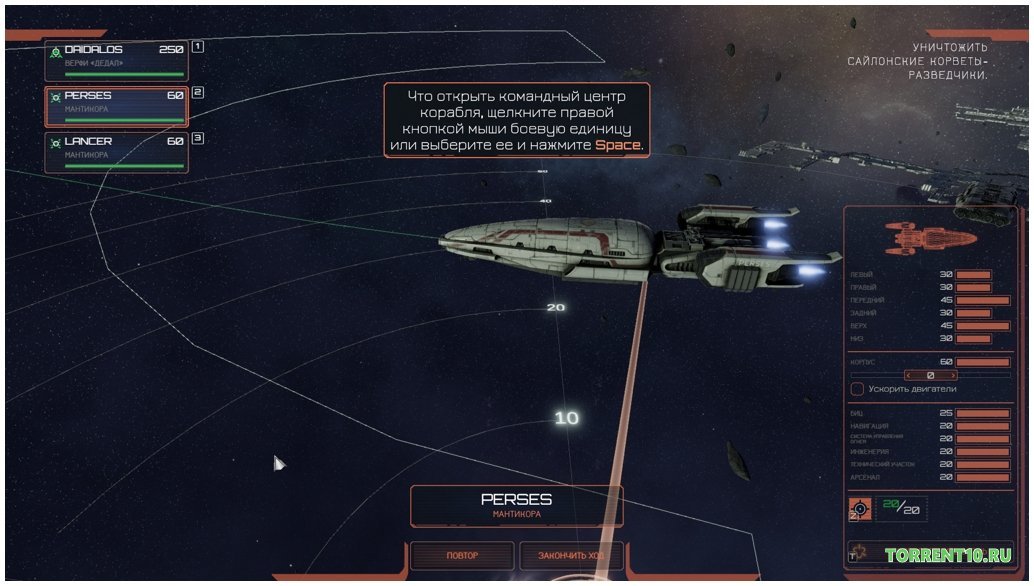Activate the orange targeting crosshair icon
This screenshot has height=586, width=1034.
point(859,509)
